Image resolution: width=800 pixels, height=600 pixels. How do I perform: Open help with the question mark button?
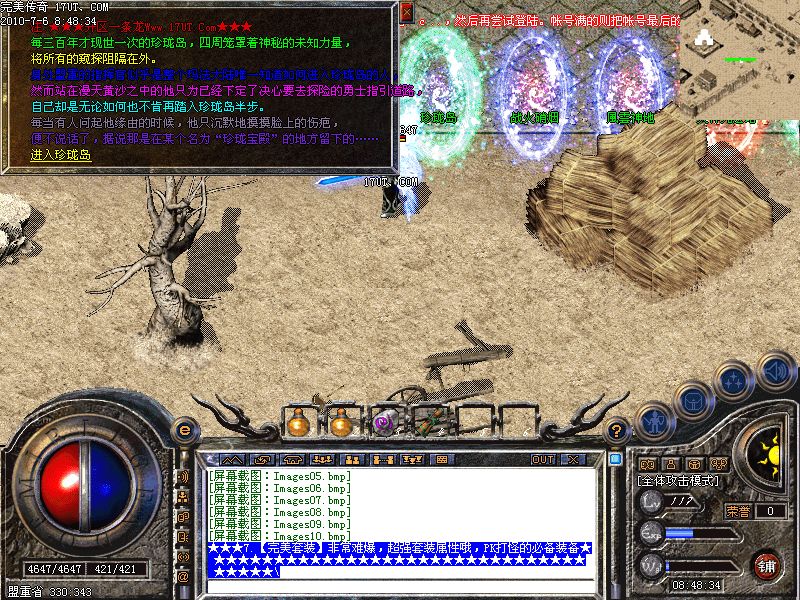[617, 431]
